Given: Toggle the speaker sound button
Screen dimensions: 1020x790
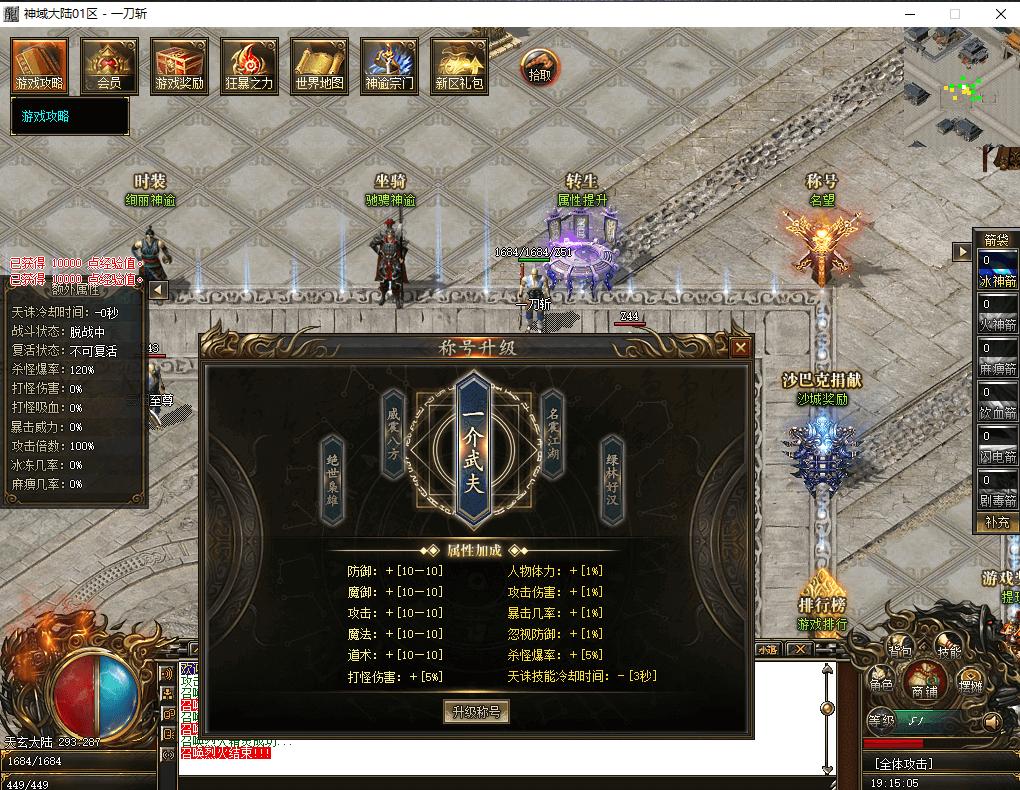Looking at the screenshot, I should 992,720.
